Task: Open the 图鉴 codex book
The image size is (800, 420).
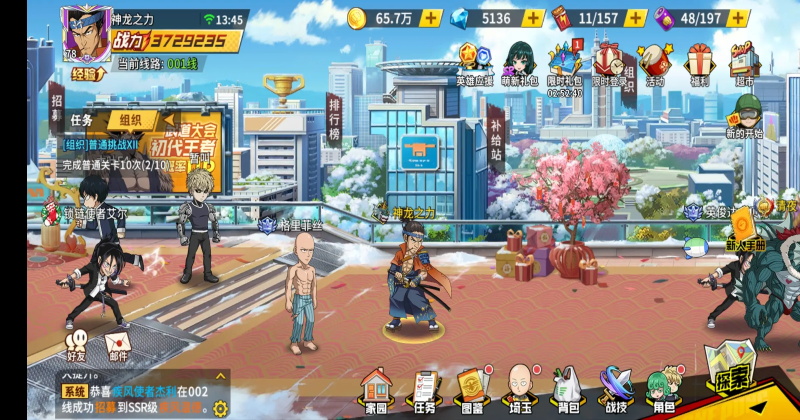Action: (471, 388)
